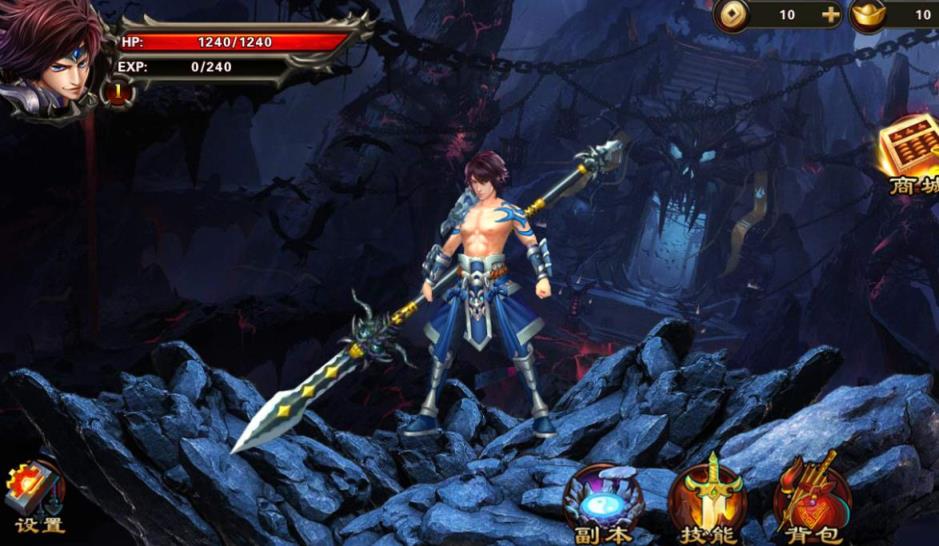Tap the hero portrait avatar
The height and width of the screenshot is (546, 939).
click(52, 57)
